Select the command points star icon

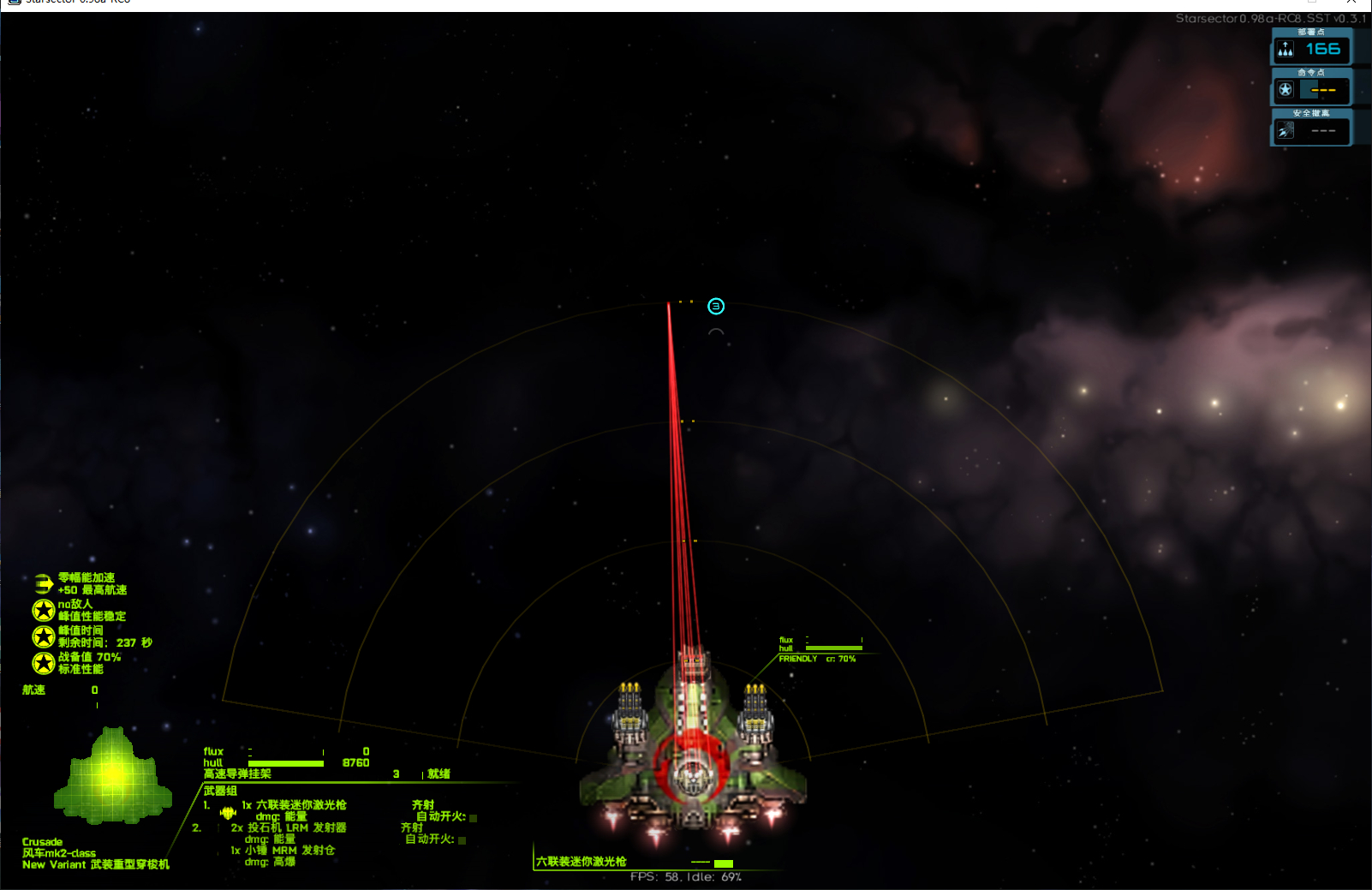coord(1286,90)
